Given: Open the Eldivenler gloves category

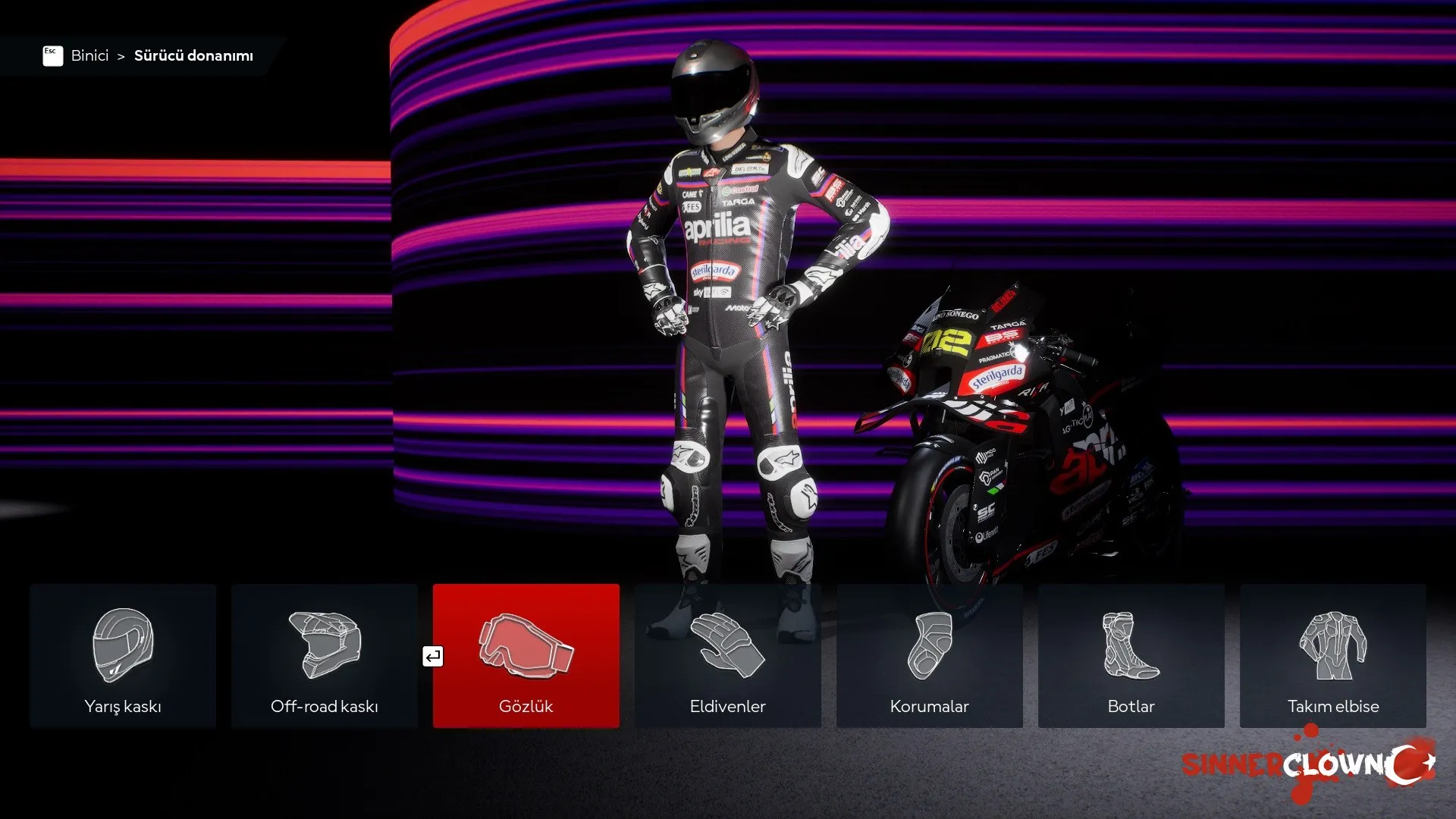Looking at the screenshot, I should [x=728, y=656].
